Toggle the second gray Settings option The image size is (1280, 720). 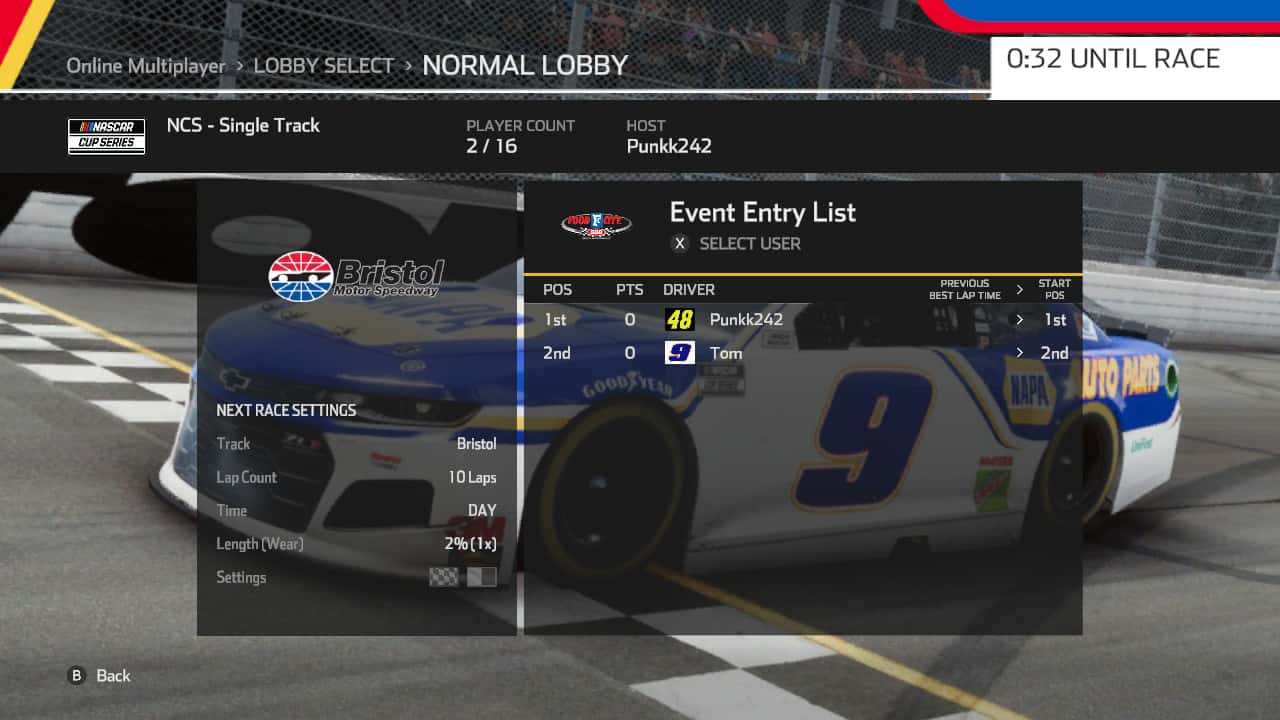[482, 577]
